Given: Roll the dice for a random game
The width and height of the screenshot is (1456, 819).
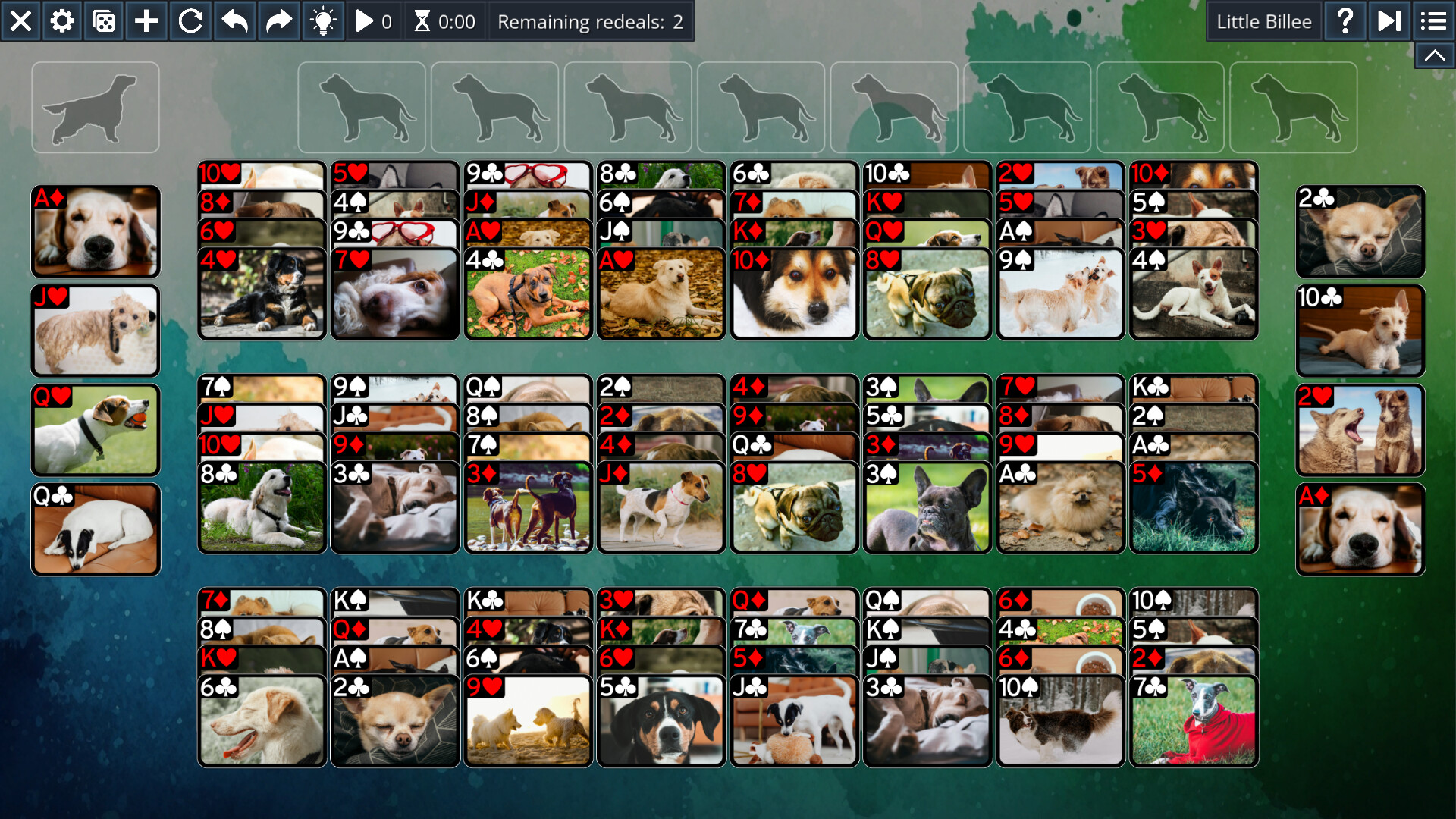Looking at the screenshot, I should pos(104,21).
